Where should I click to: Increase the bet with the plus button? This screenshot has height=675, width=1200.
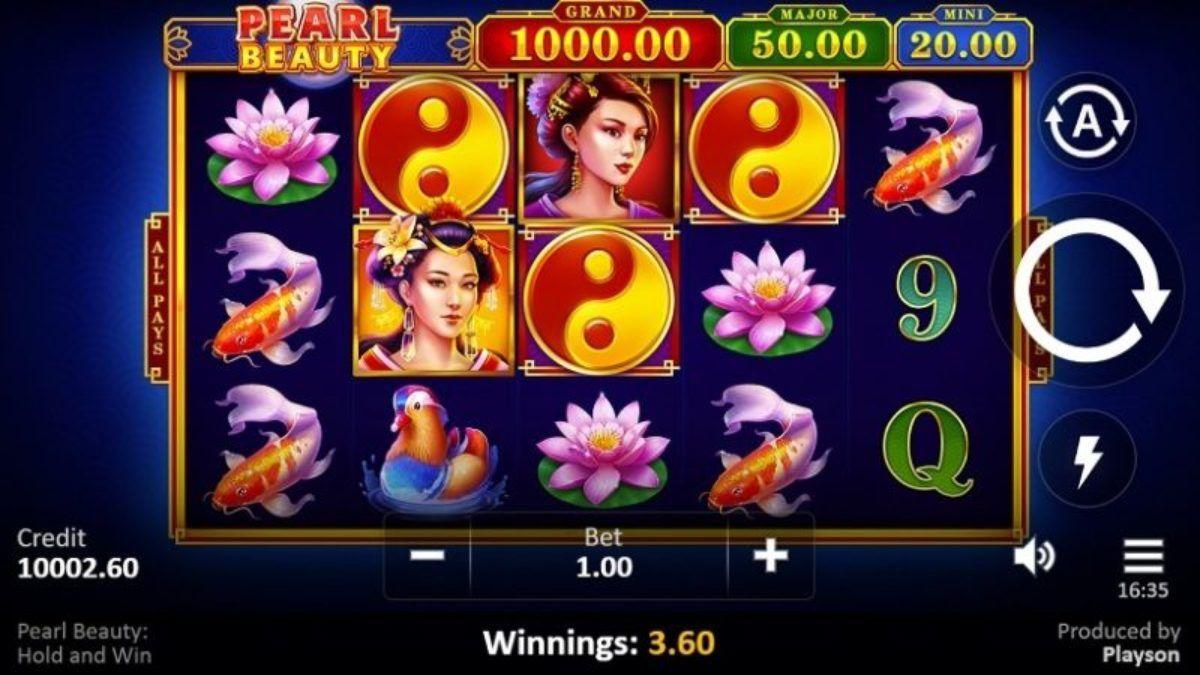(770, 556)
